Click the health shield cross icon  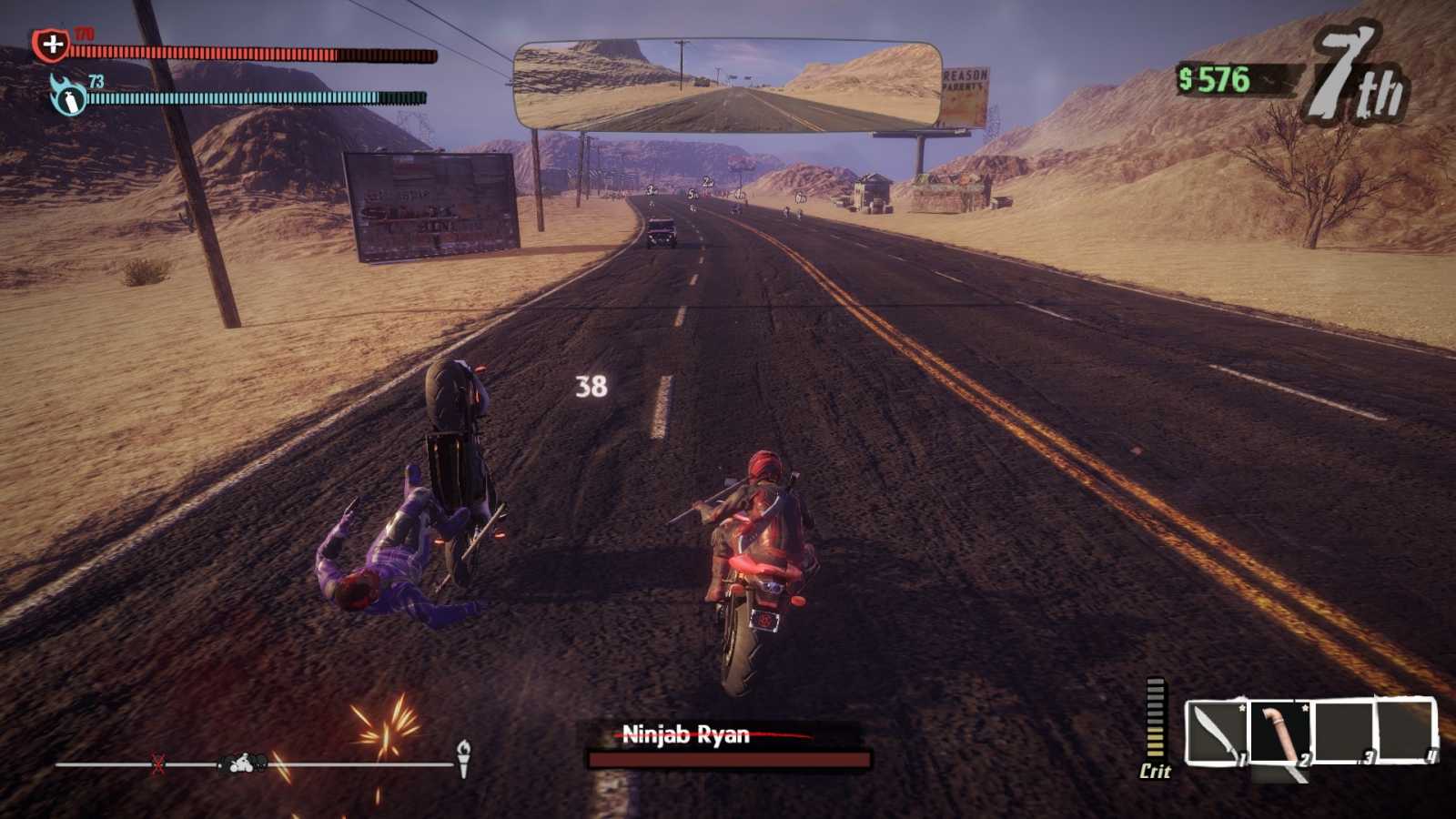[x=50, y=43]
